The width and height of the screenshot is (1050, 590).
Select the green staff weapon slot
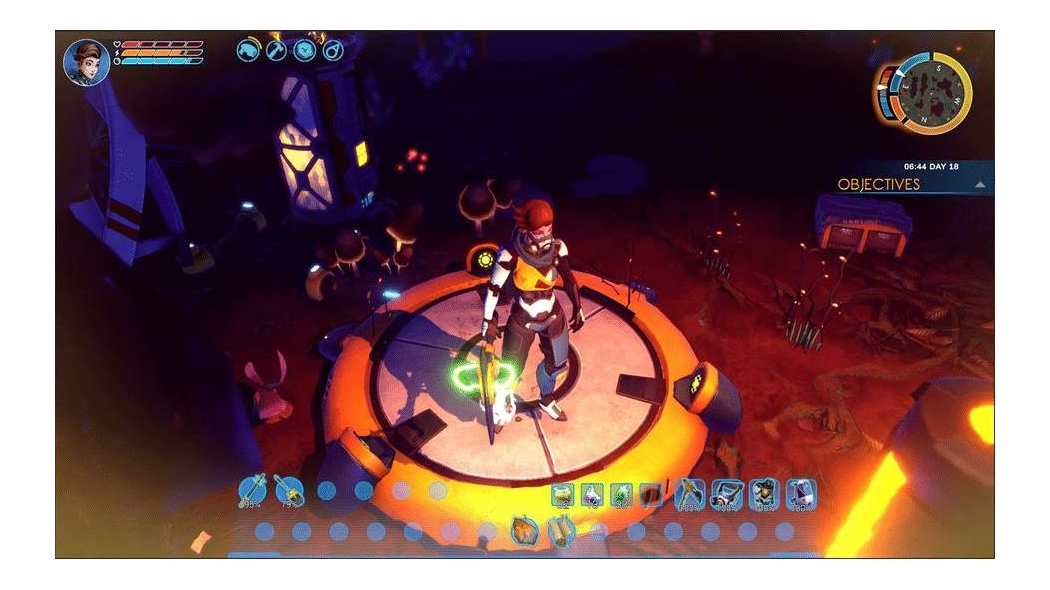click(252, 490)
